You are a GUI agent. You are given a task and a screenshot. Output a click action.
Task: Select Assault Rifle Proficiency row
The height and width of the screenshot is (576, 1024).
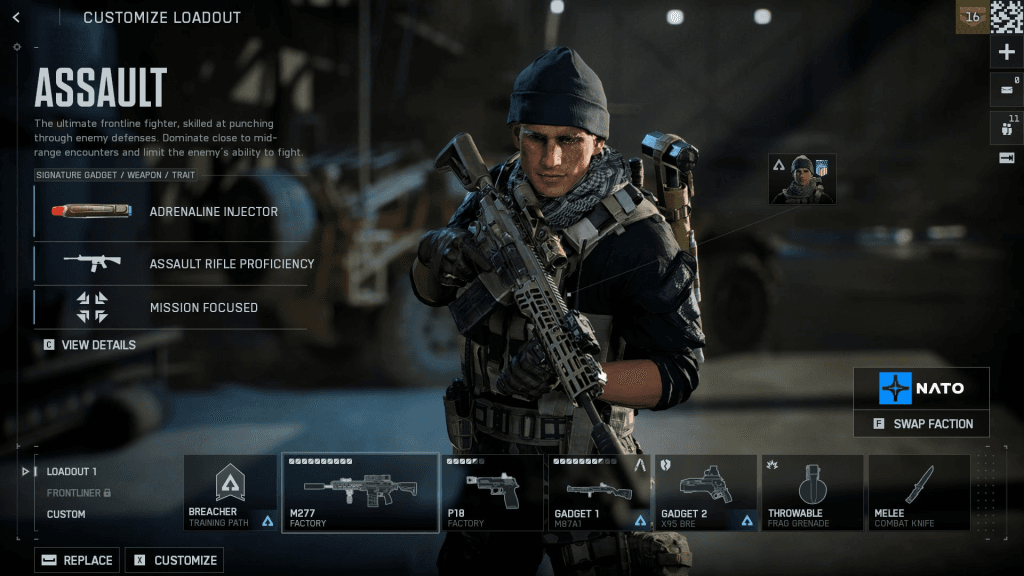tap(171, 264)
